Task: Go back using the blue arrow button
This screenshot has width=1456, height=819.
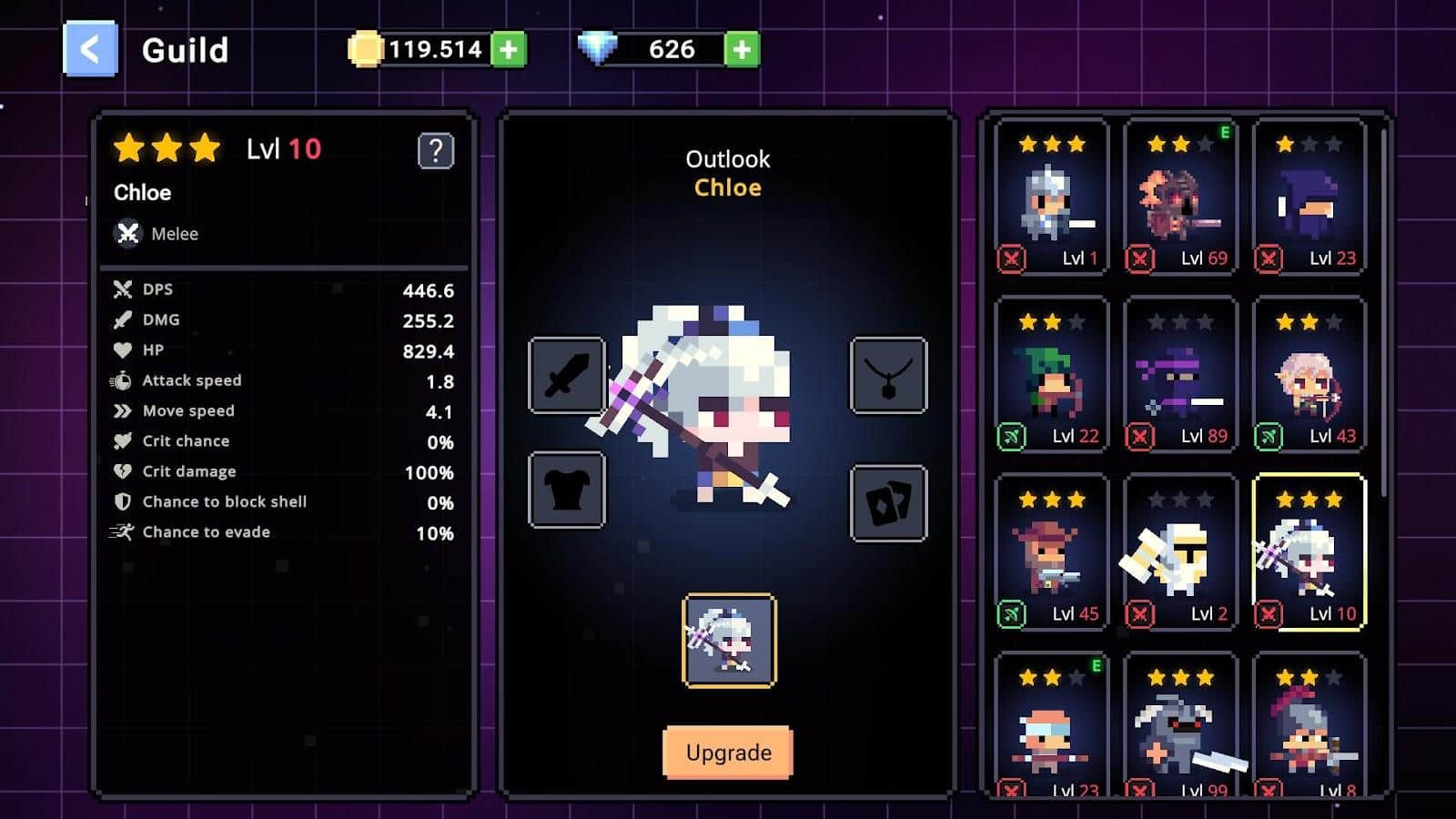Action: pyautogui.click(x=90, y=49)
